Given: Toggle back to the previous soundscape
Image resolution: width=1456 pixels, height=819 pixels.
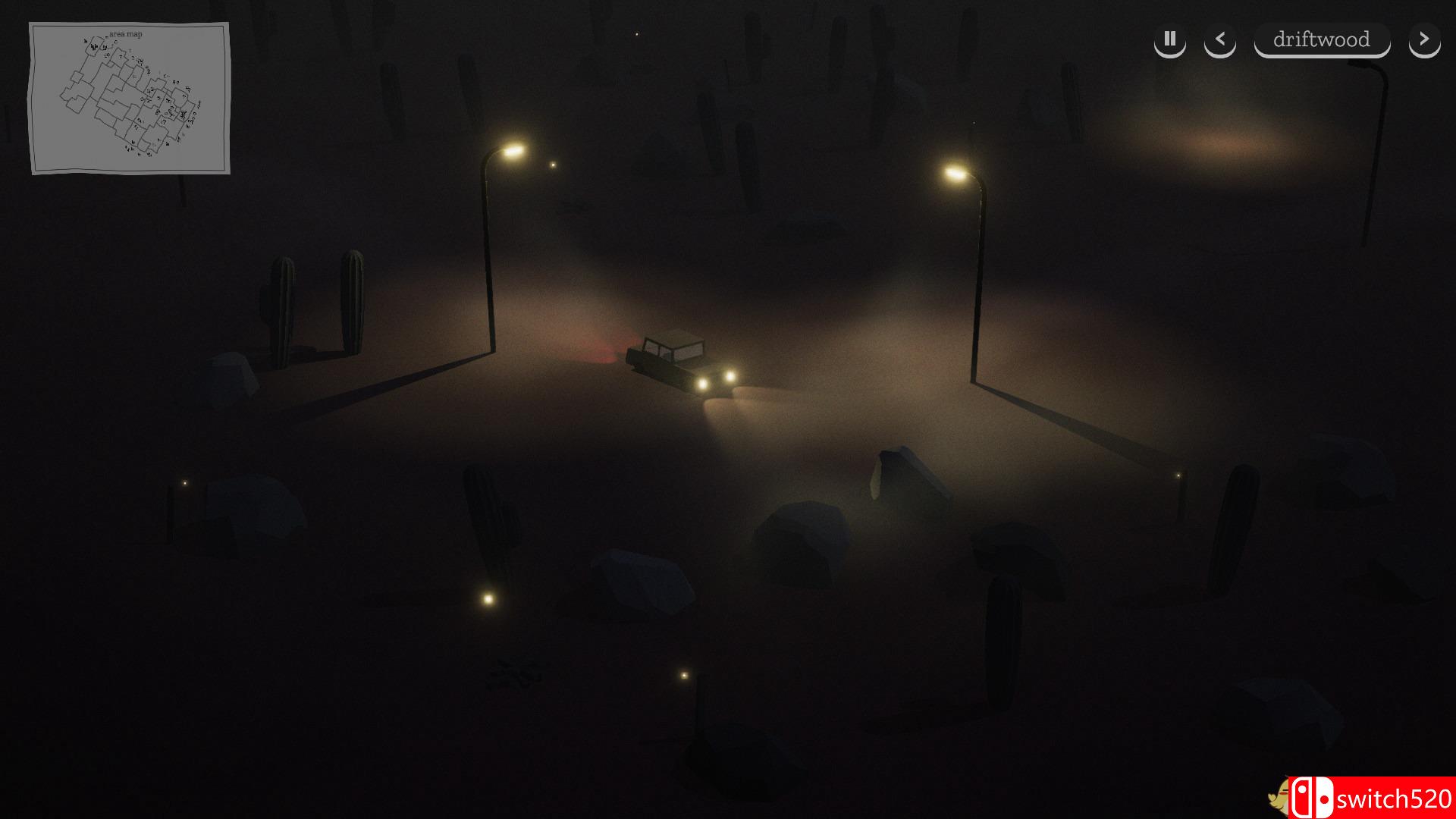Looking at the screenshot, I should pos(1220,40).
